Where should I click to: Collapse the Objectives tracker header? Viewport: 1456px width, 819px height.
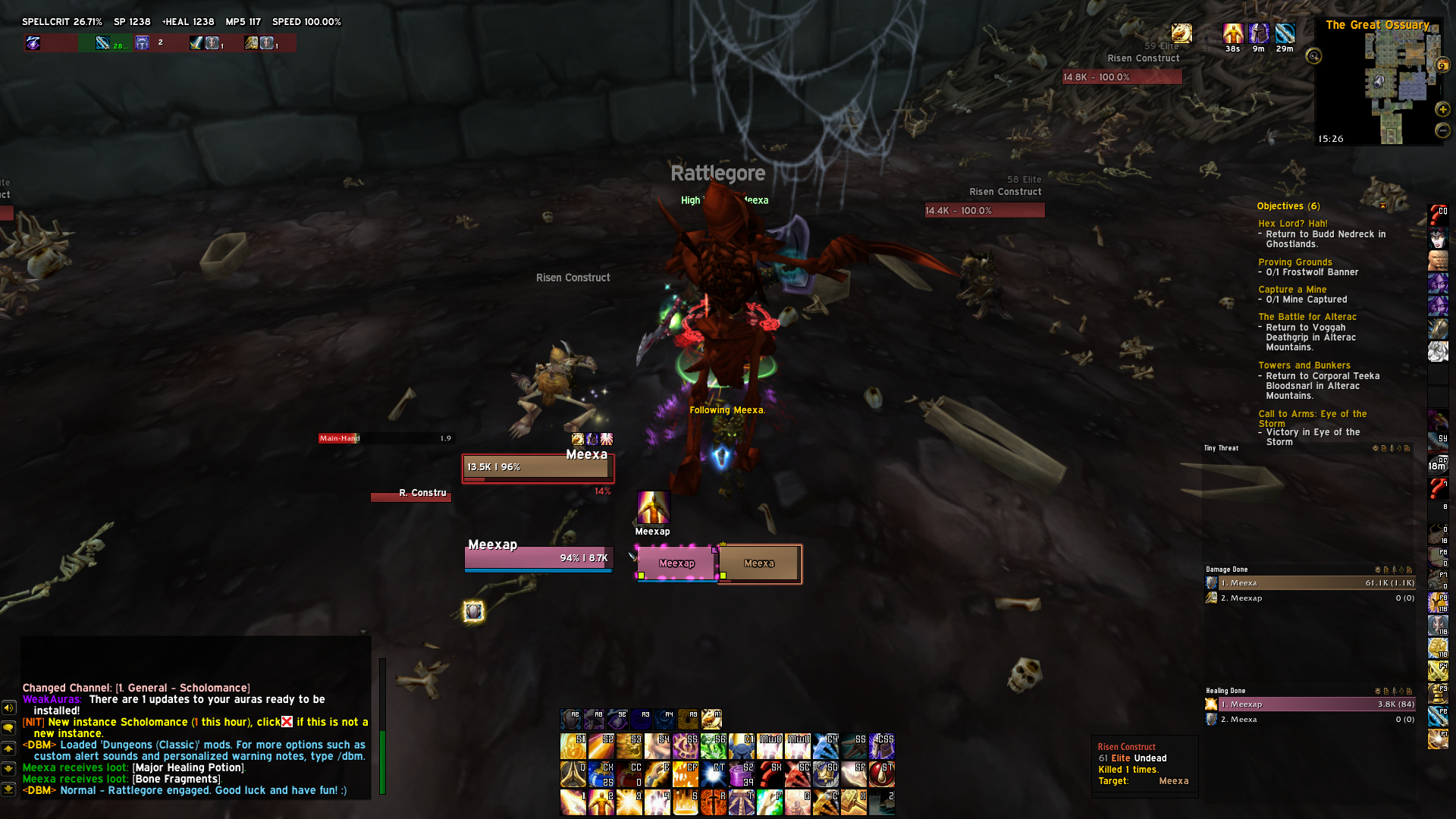[1382, 206]
